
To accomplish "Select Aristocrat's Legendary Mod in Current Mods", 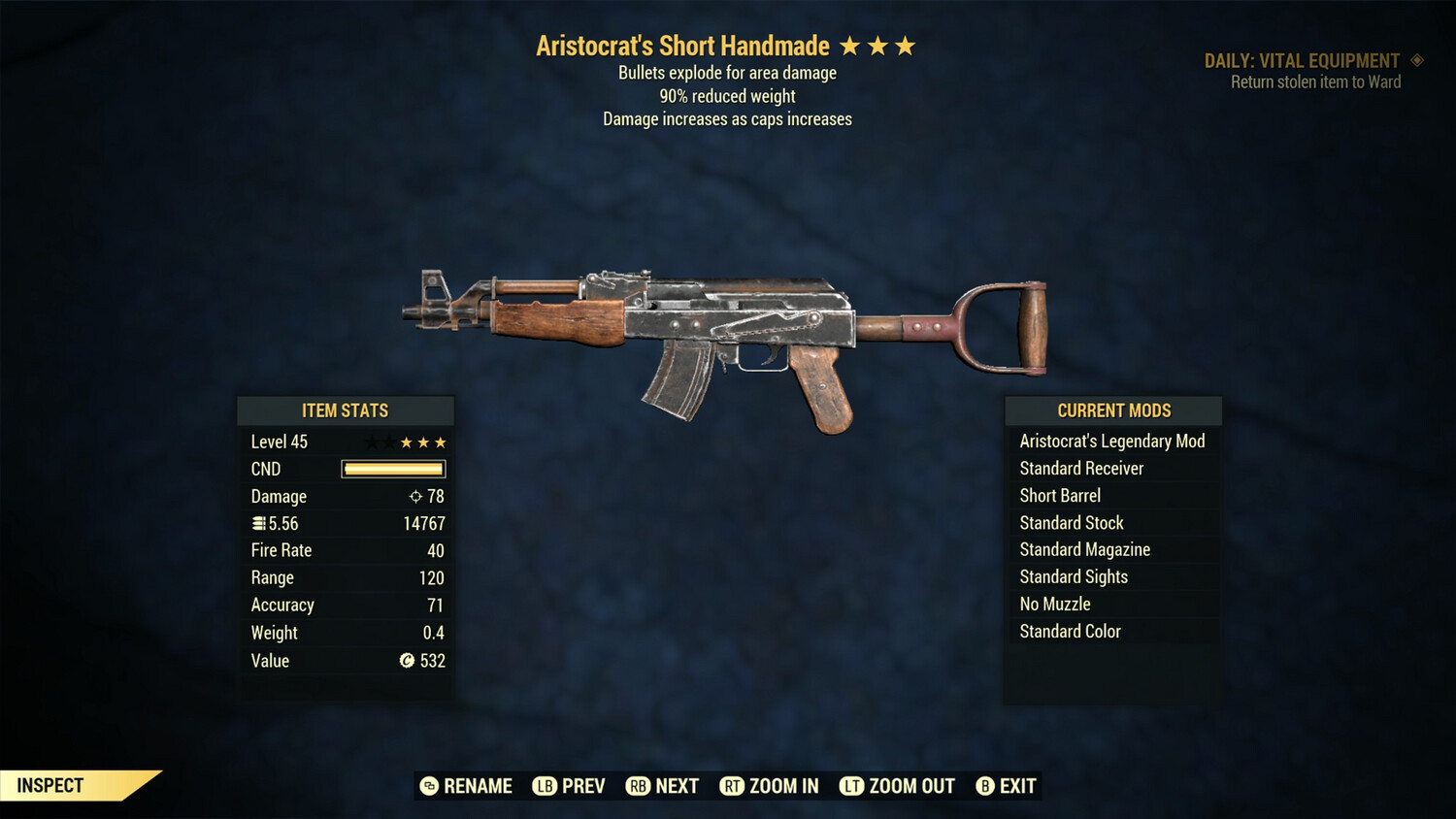I will pyautogui.click(x=1111, y=441).
